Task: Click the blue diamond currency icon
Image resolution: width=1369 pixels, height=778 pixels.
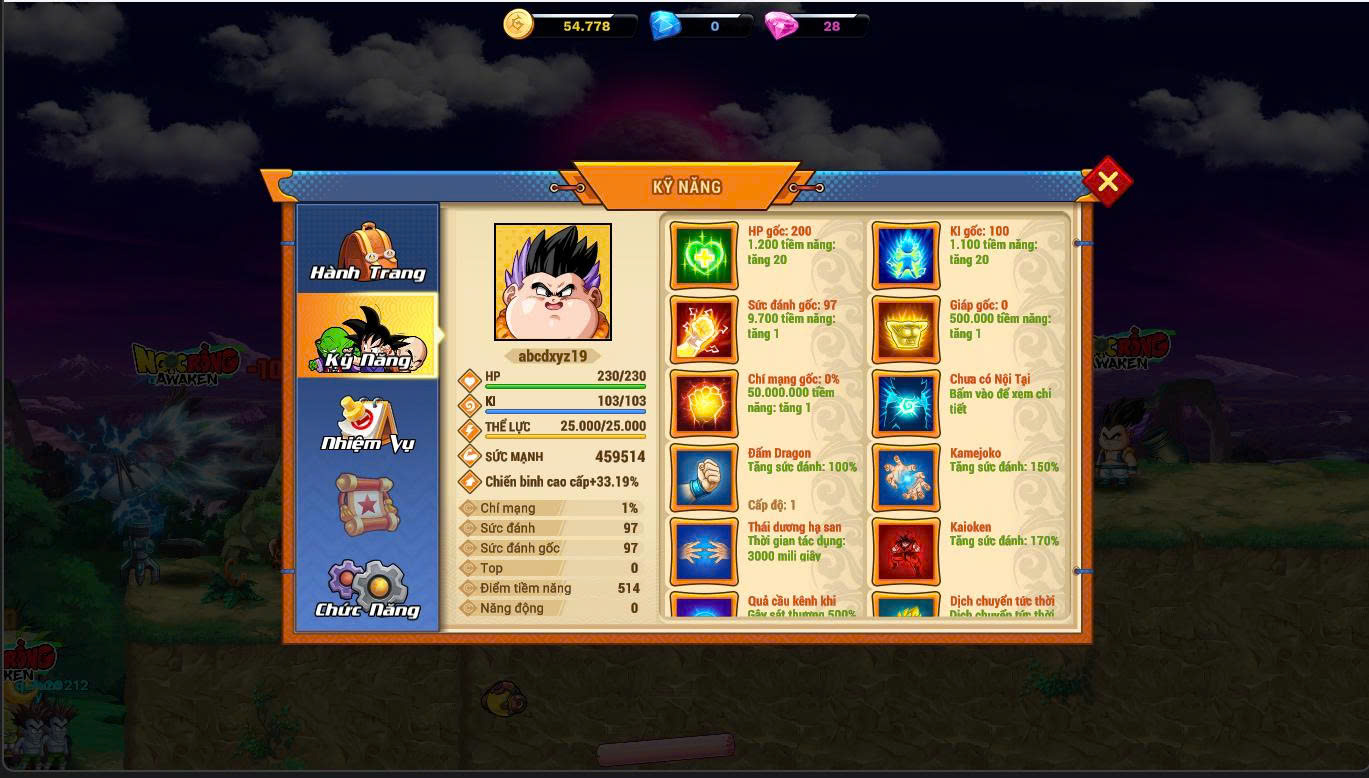Action: (x=665, y=25)
